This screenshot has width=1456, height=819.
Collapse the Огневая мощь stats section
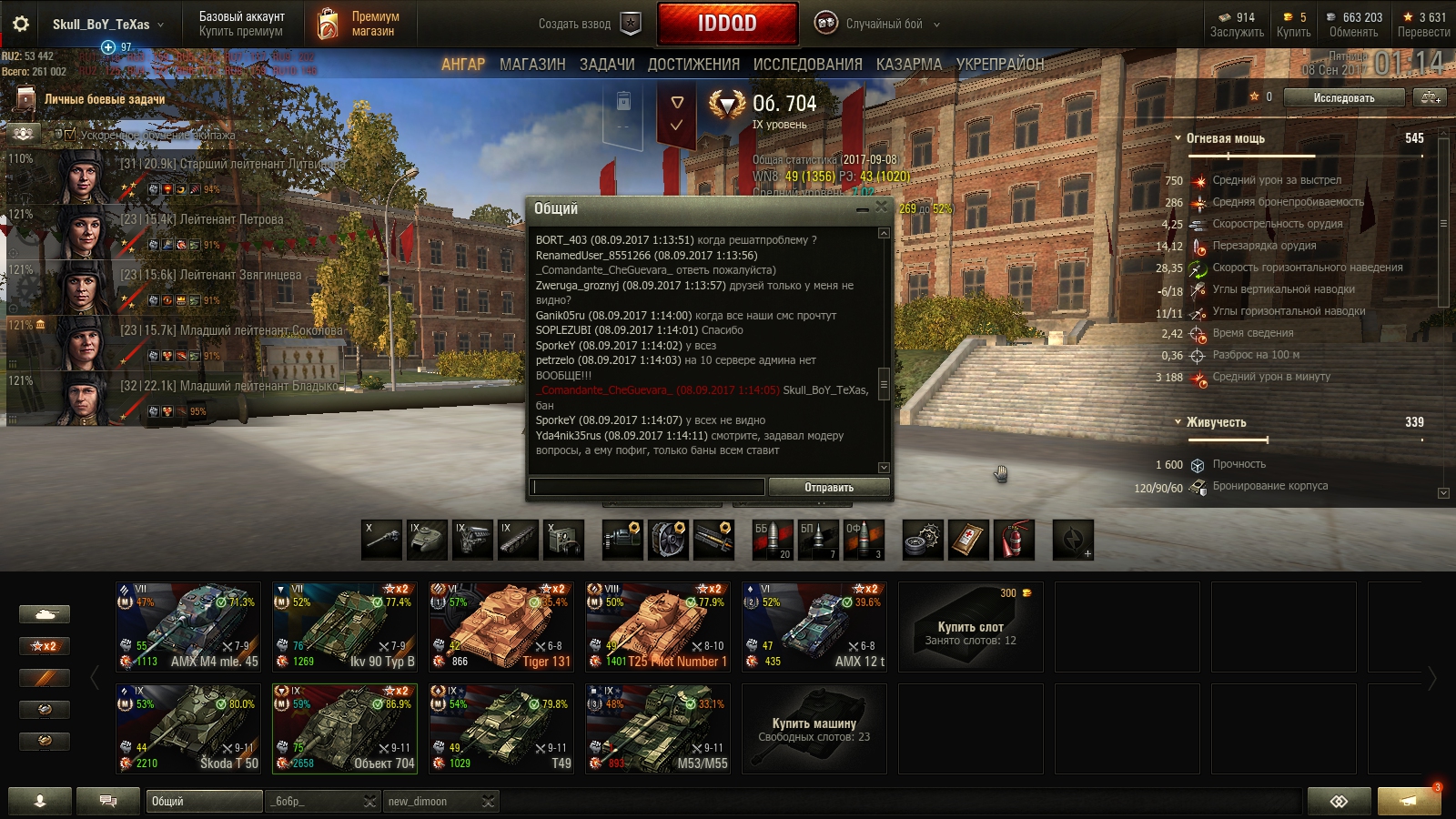(x=1178, y=138)
